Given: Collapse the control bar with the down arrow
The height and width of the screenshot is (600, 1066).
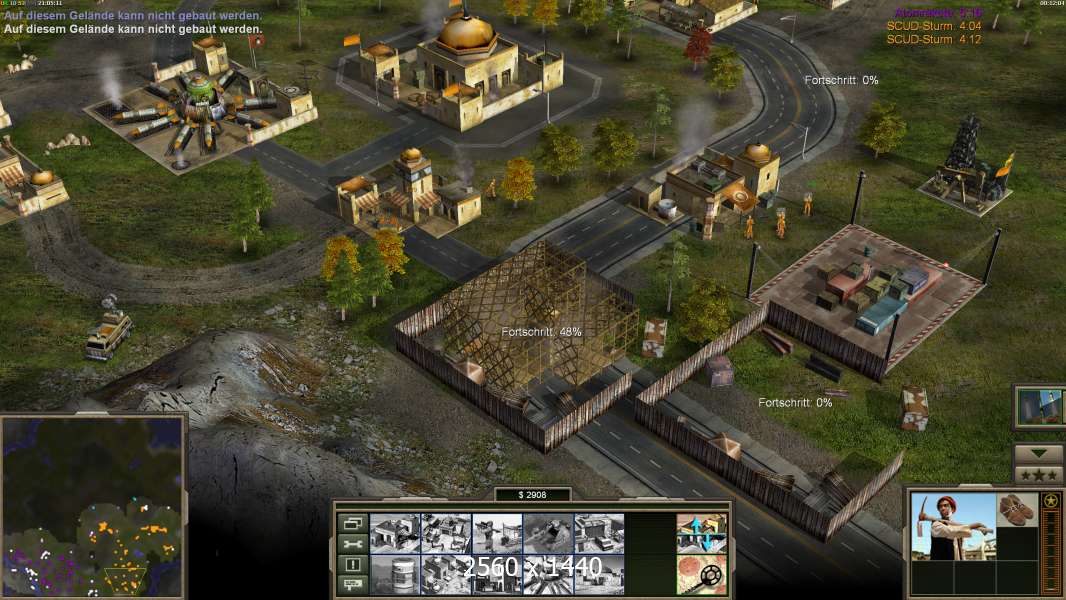Looking at the screenshot, I should pos(1038,454).
